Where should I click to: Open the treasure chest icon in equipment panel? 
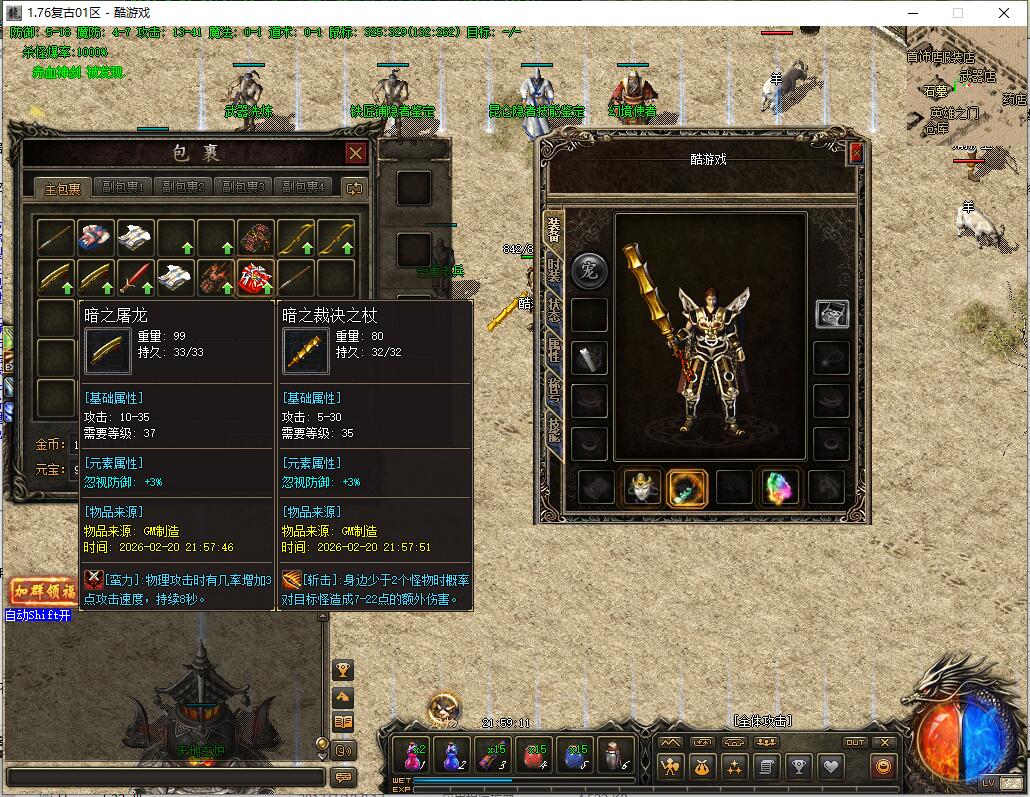[x=831, y=313]
